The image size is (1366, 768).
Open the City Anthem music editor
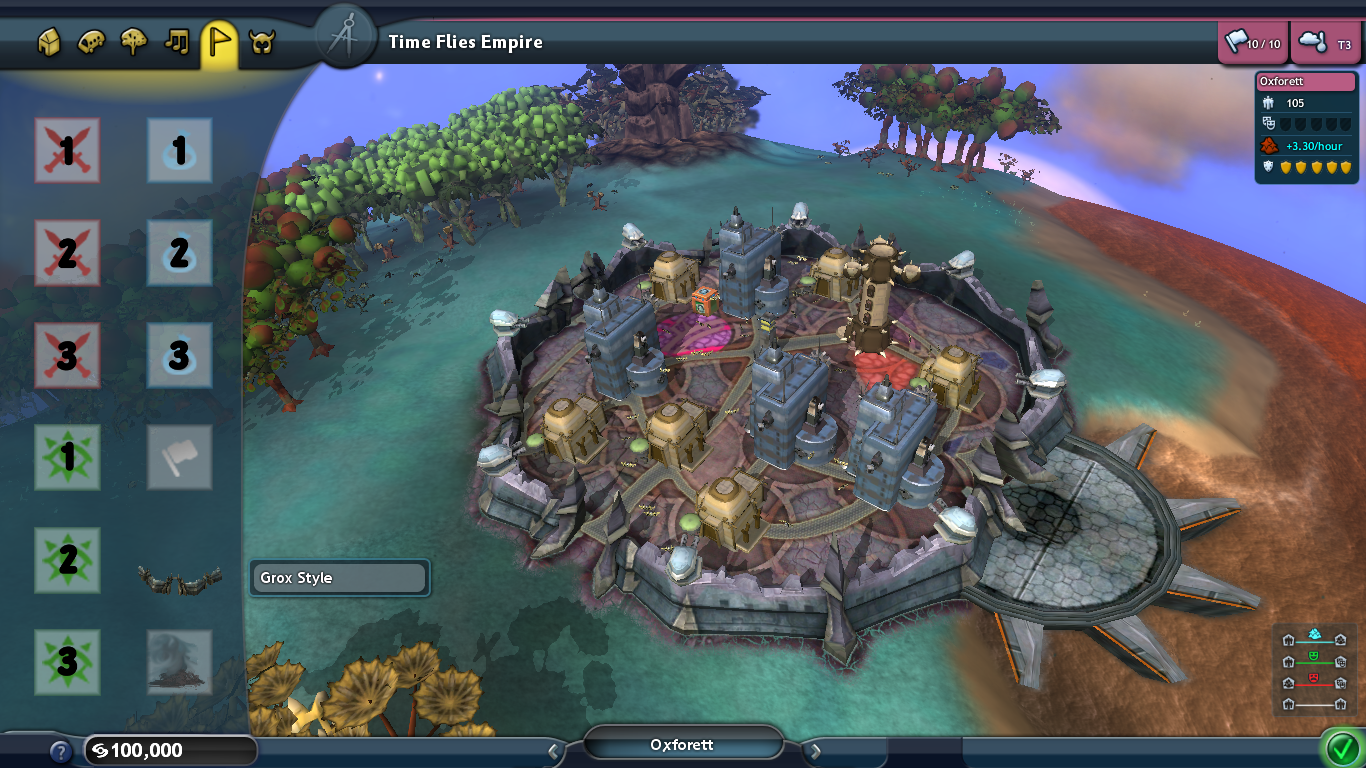click(175, 43)
